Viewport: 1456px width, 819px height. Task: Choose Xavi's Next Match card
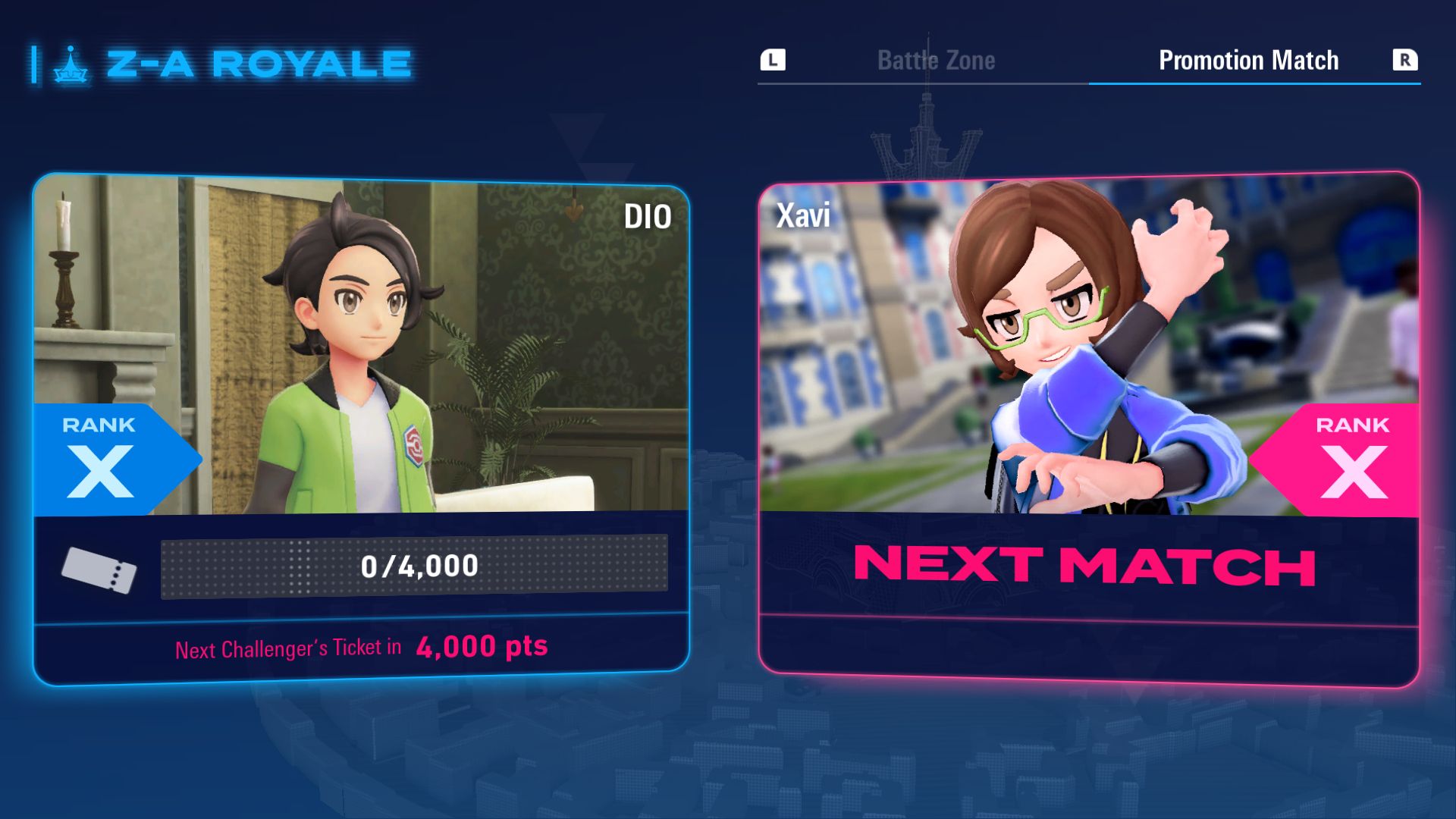pos(1088,428)
